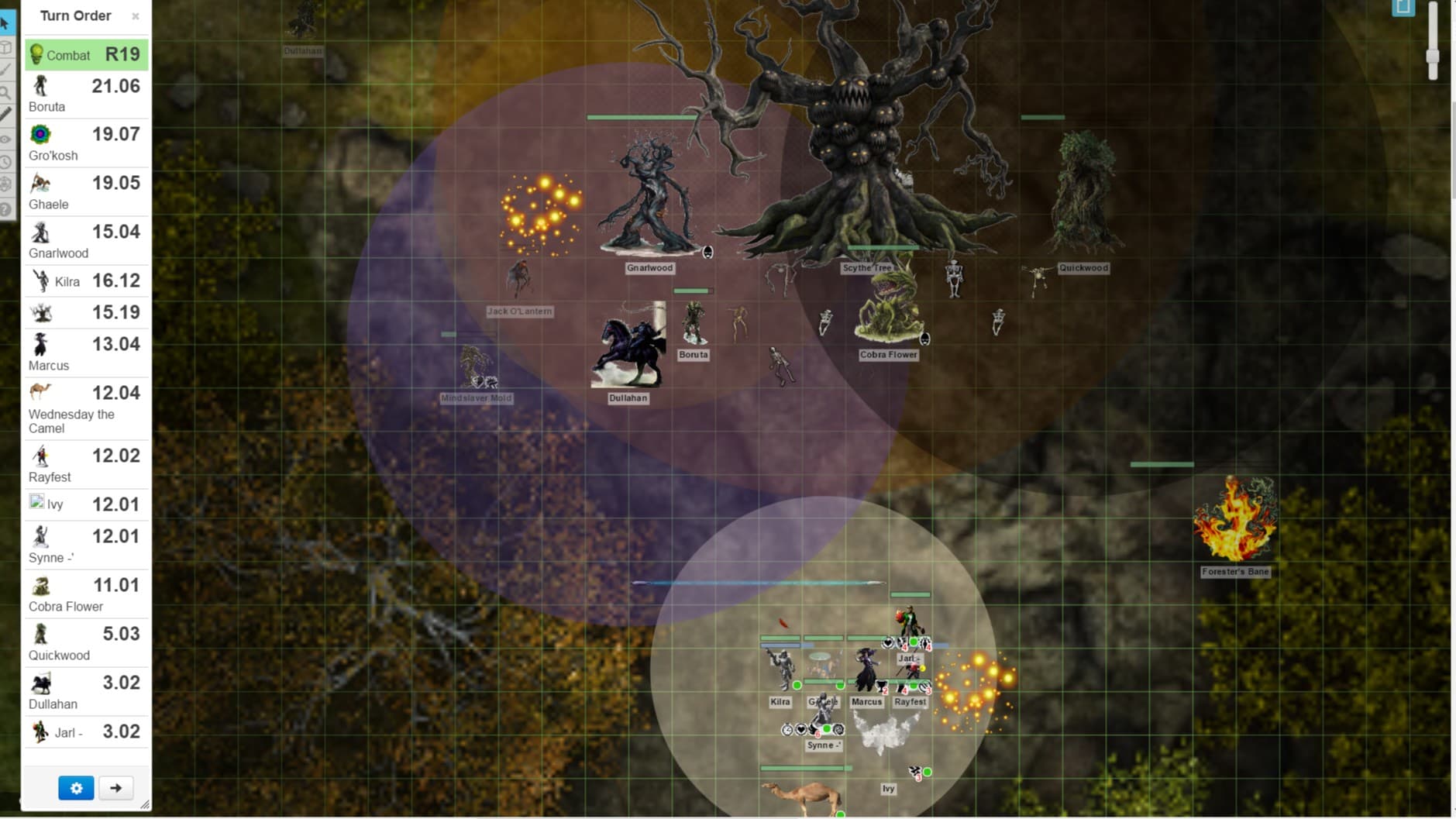The width and height of the screenshot is (1456, 819).
Task: Select the drawing brush tool
Action: pyautogui.click(x=6, y=70)
